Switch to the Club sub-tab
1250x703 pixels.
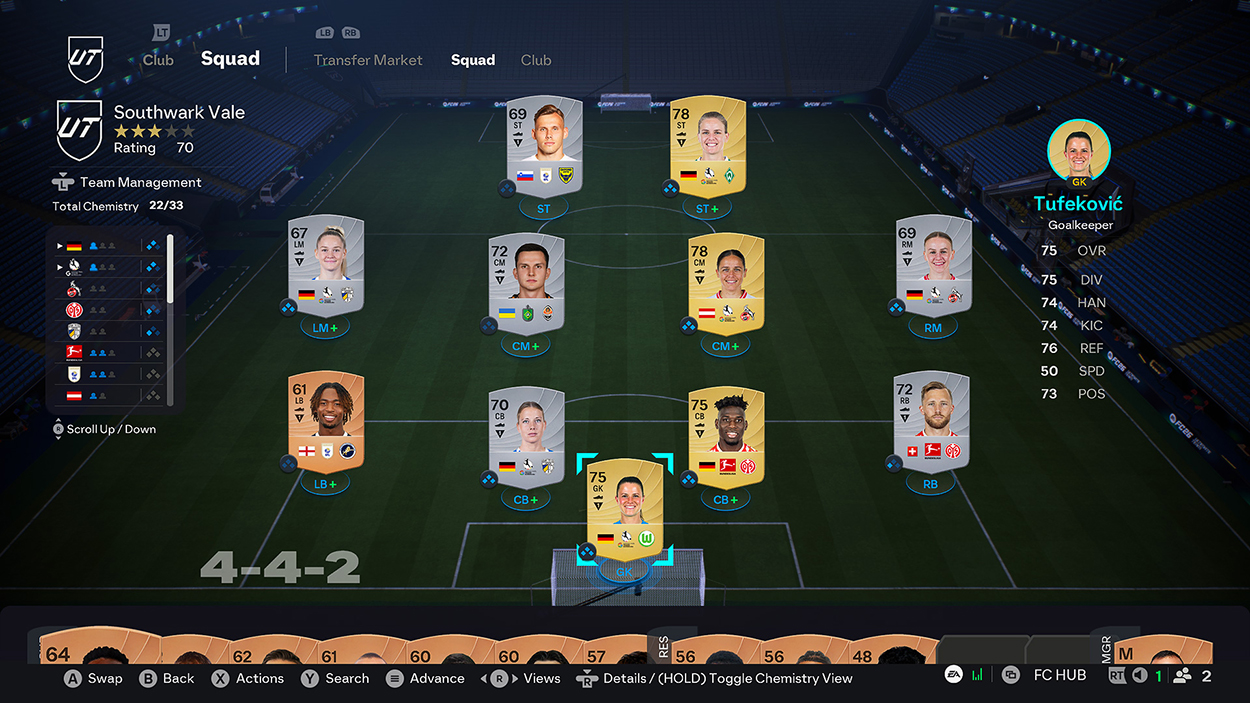pyautogui.click(x=536, y=60)
